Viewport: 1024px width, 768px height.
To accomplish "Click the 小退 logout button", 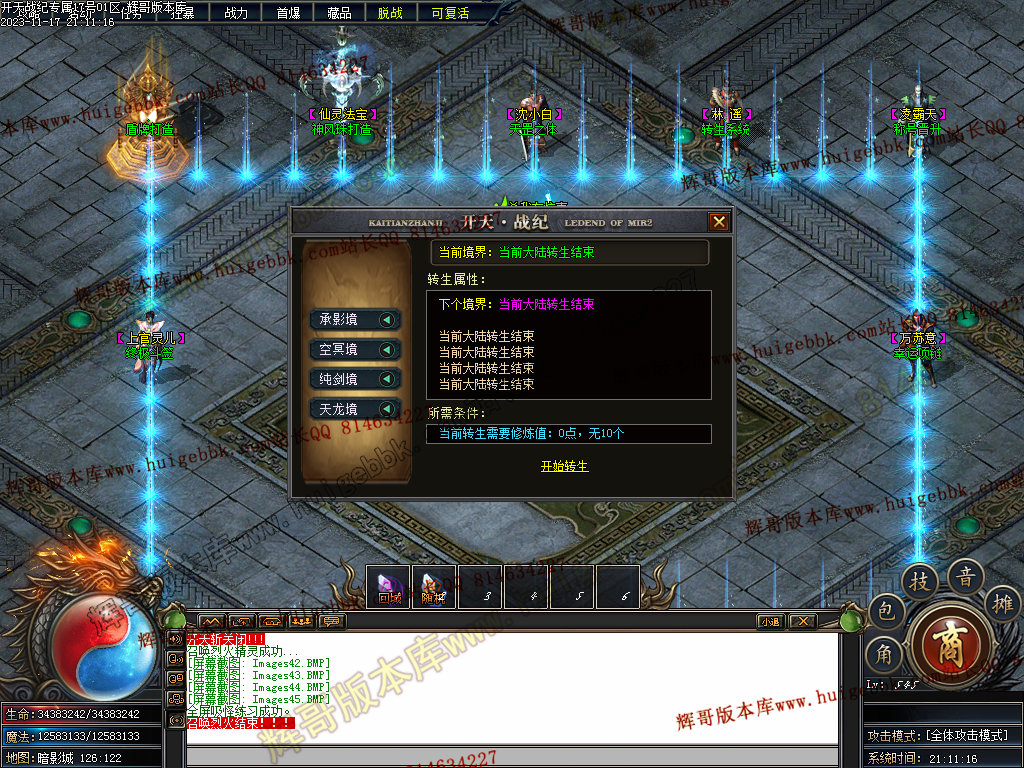I will (x=770, y=621).
